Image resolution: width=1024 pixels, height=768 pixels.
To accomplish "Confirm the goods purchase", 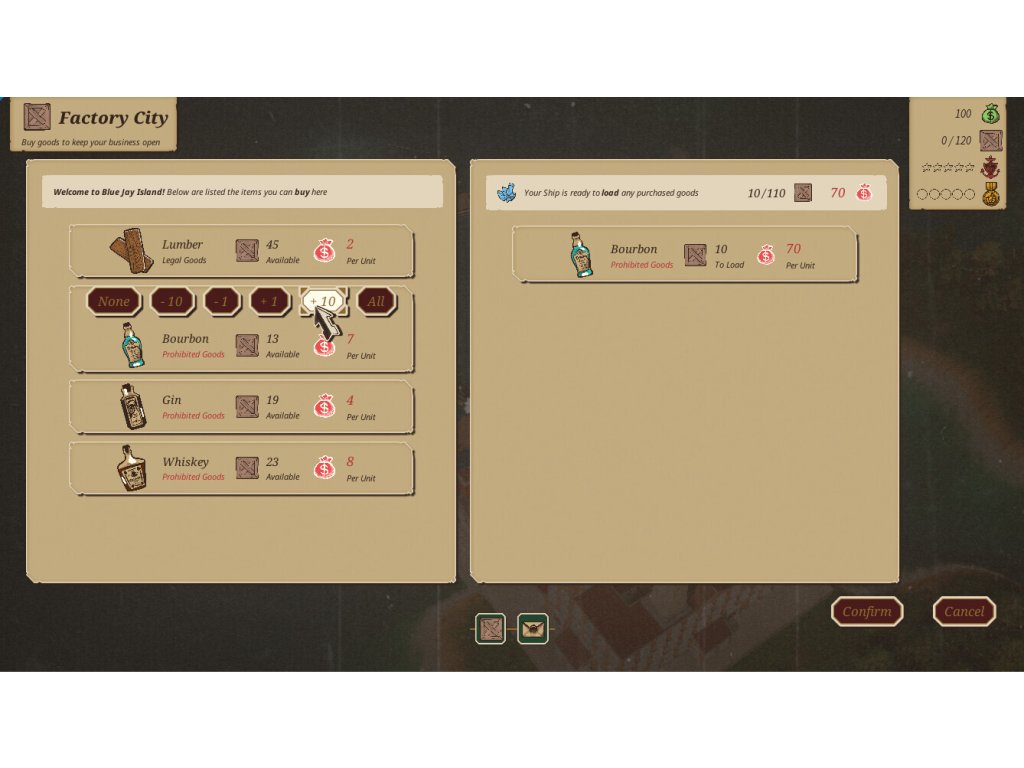I will (866, 611).
